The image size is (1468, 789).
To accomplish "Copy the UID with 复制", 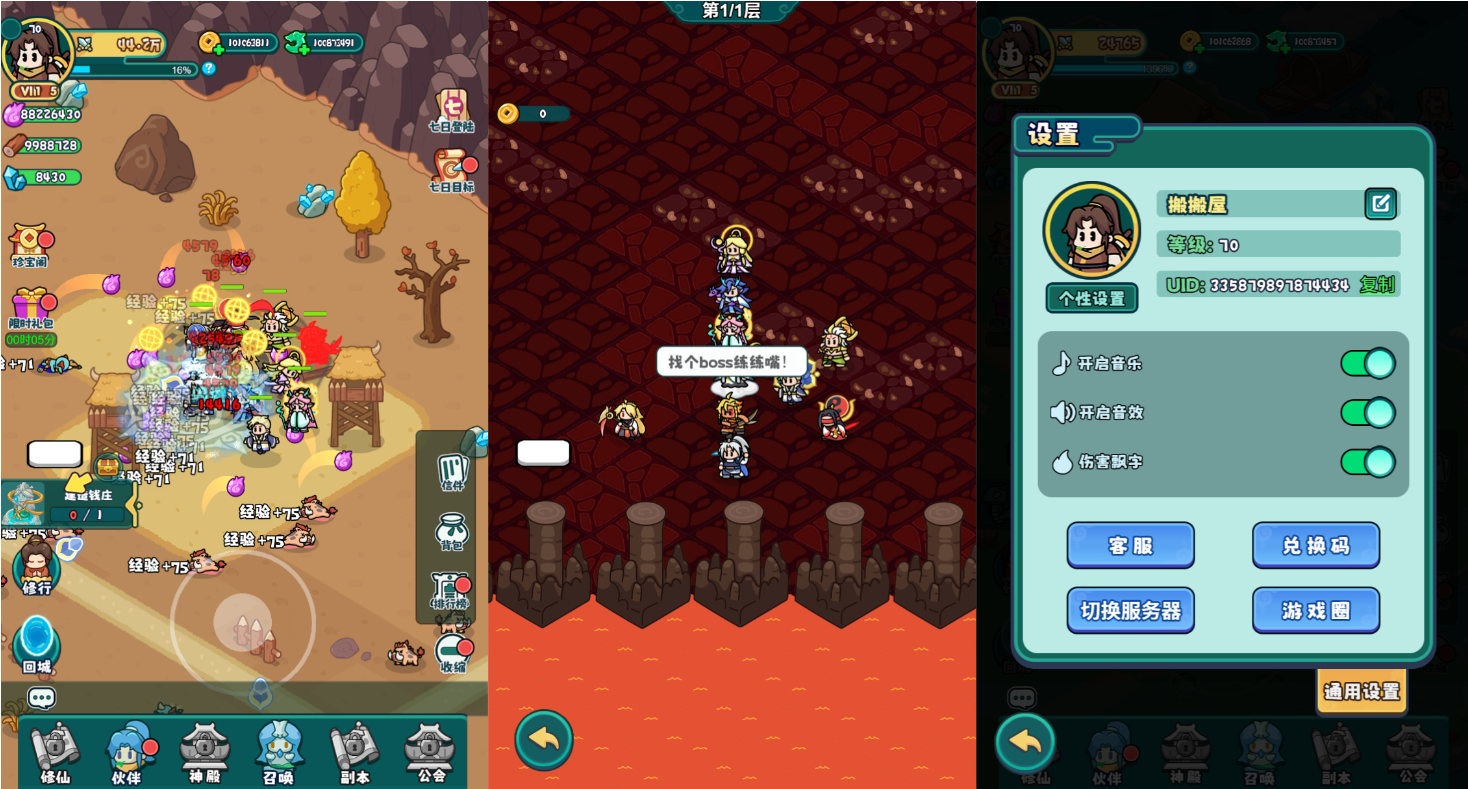I will click(1377, 285).
